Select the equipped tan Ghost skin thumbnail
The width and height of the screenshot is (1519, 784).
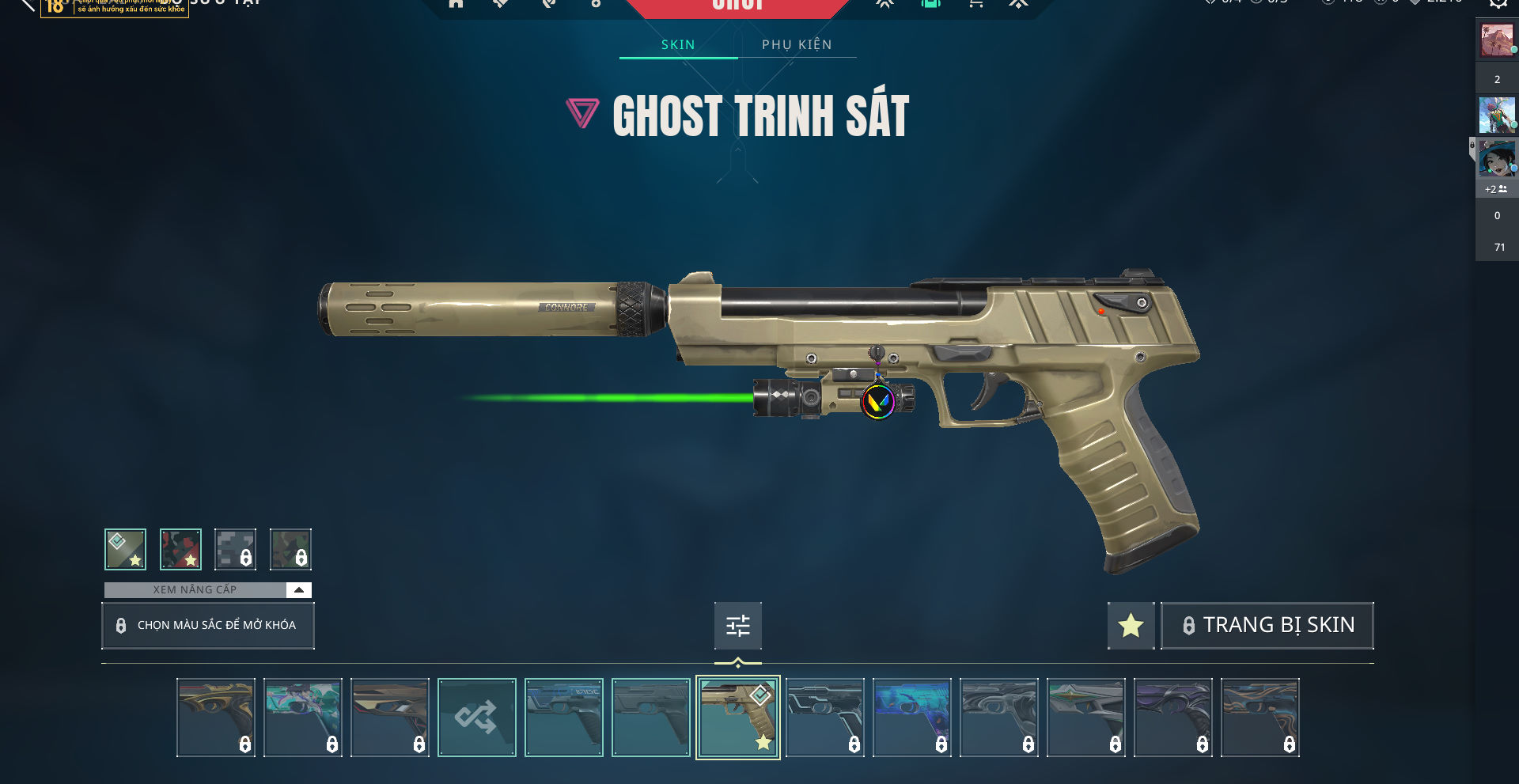(x=737, y=718)
